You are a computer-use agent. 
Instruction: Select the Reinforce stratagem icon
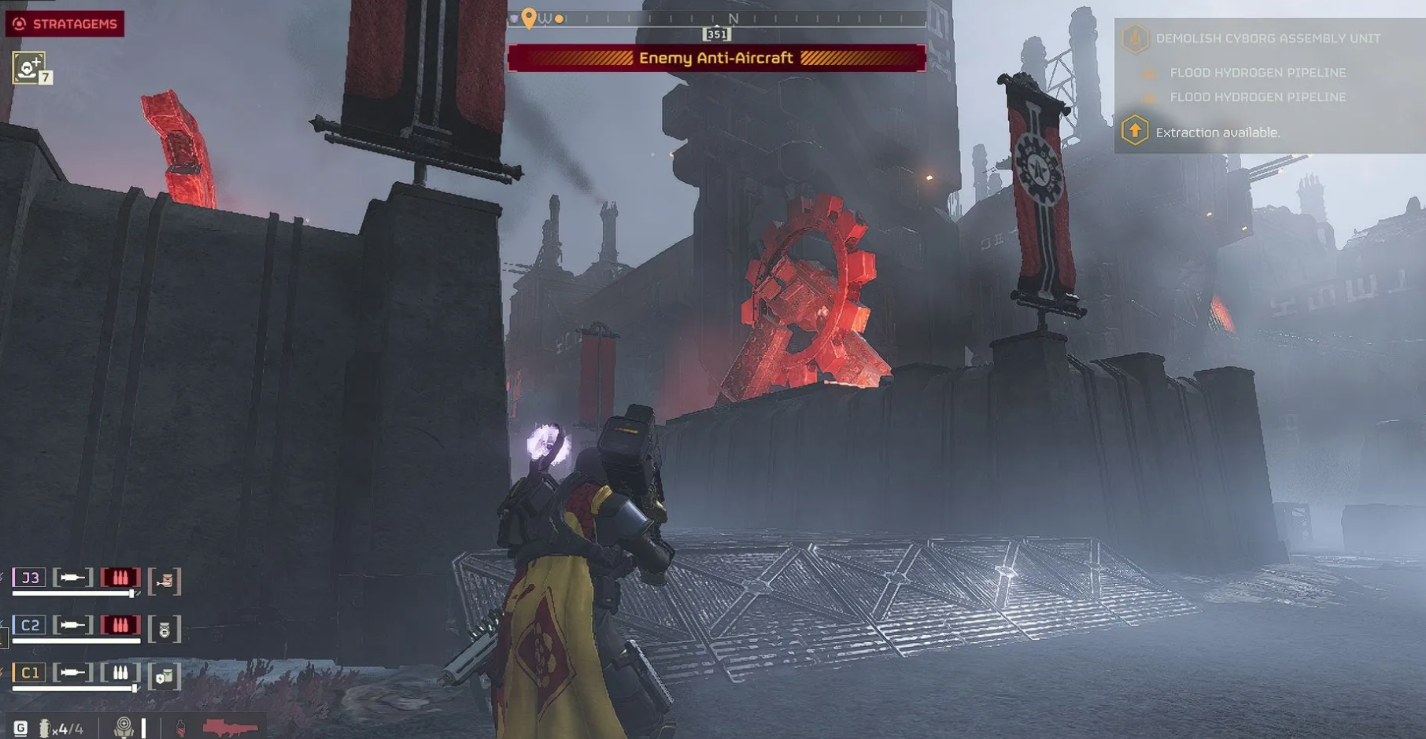click(28, 67)
